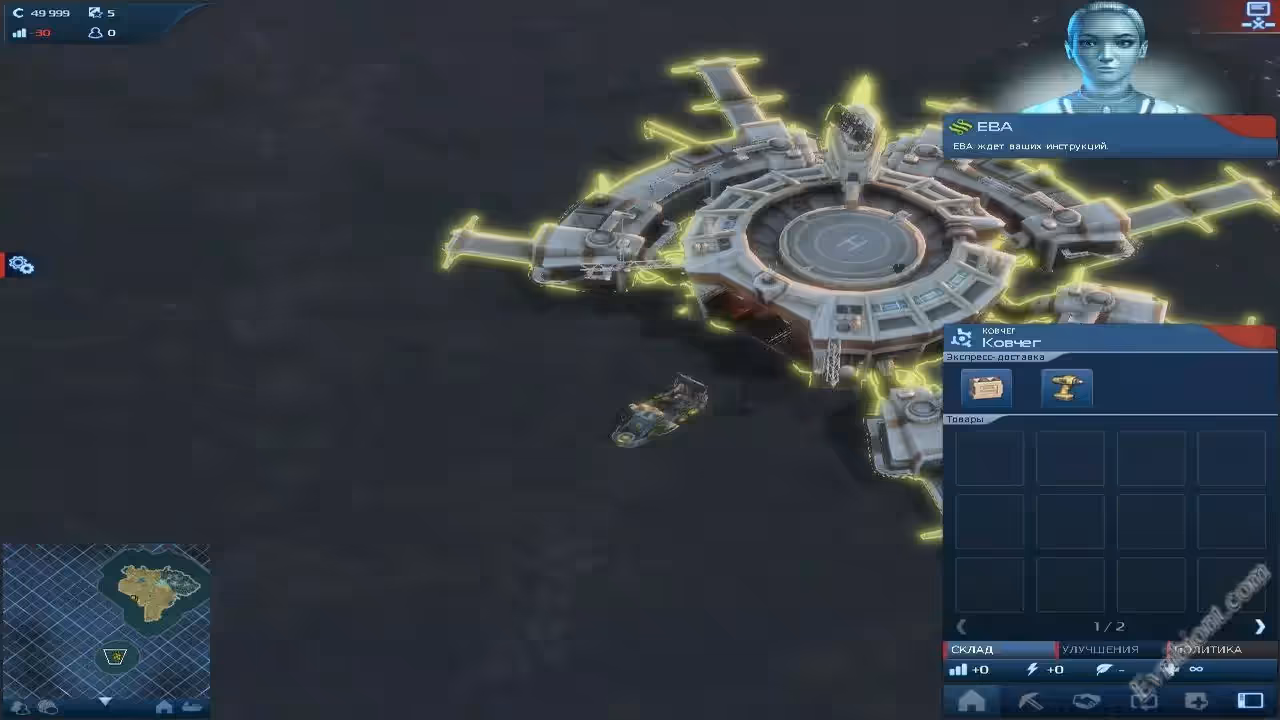Open the house build menu button
This screenshot has height=720, width=1280.
tap(971, 701)
